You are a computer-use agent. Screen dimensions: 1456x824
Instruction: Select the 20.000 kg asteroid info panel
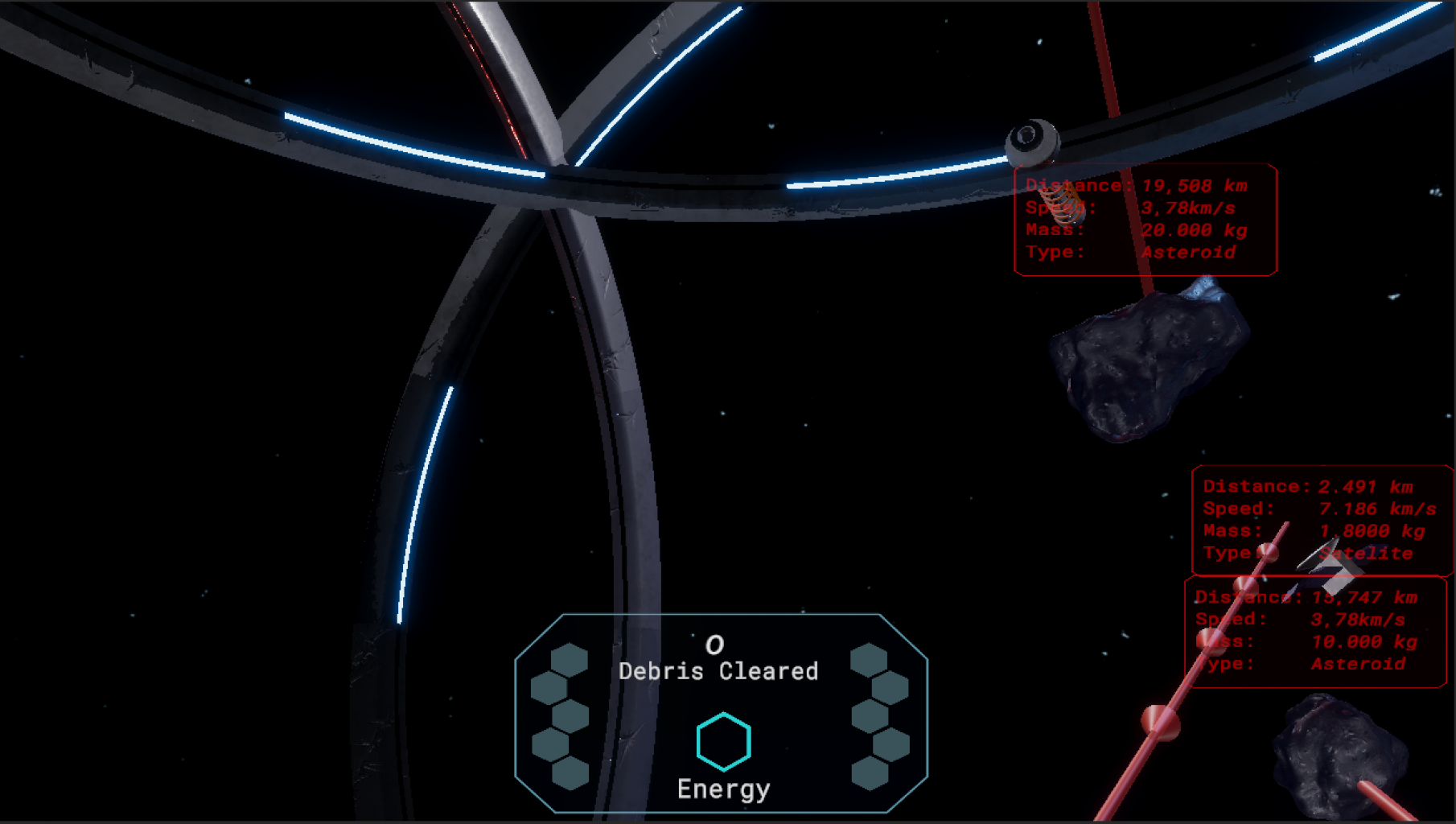1145,220
